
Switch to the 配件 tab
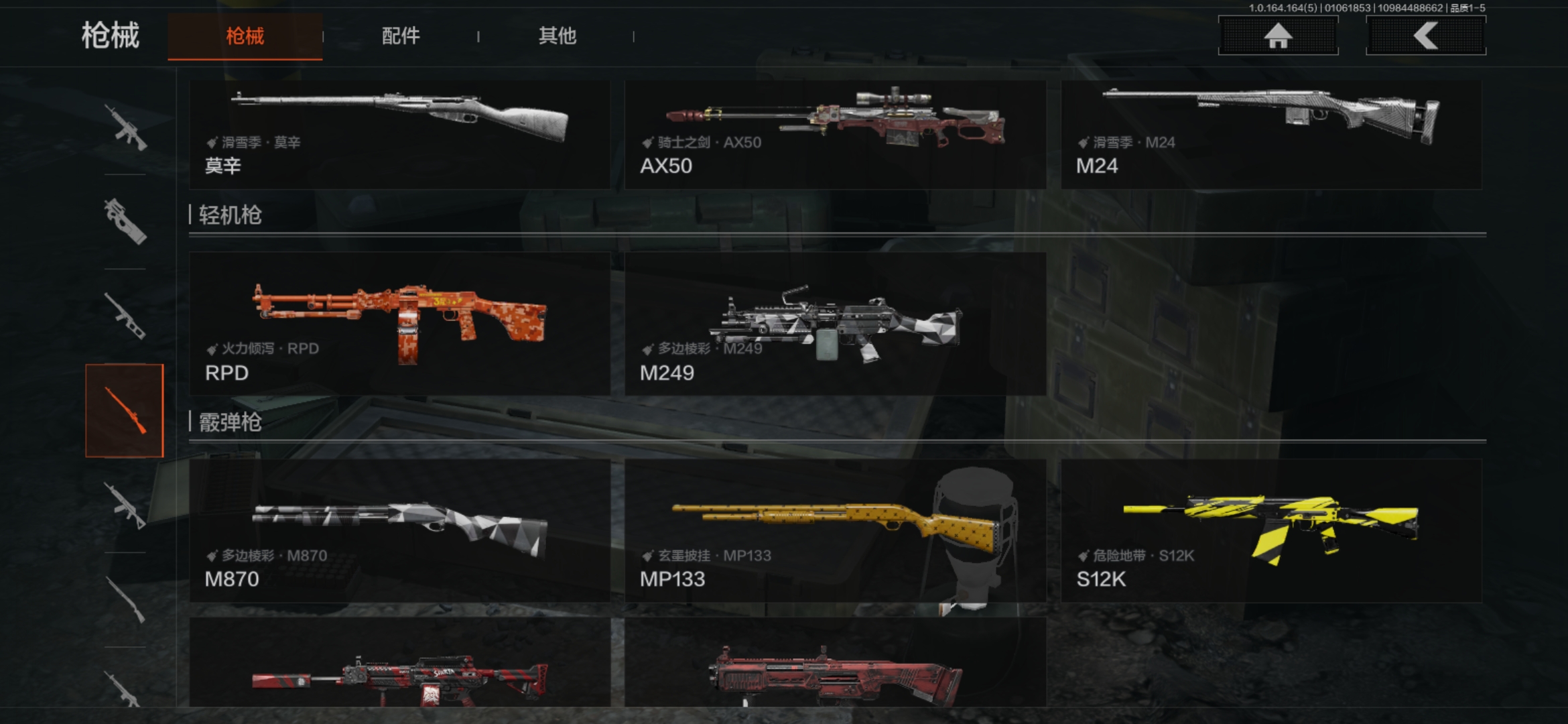(x=400, y=36)
